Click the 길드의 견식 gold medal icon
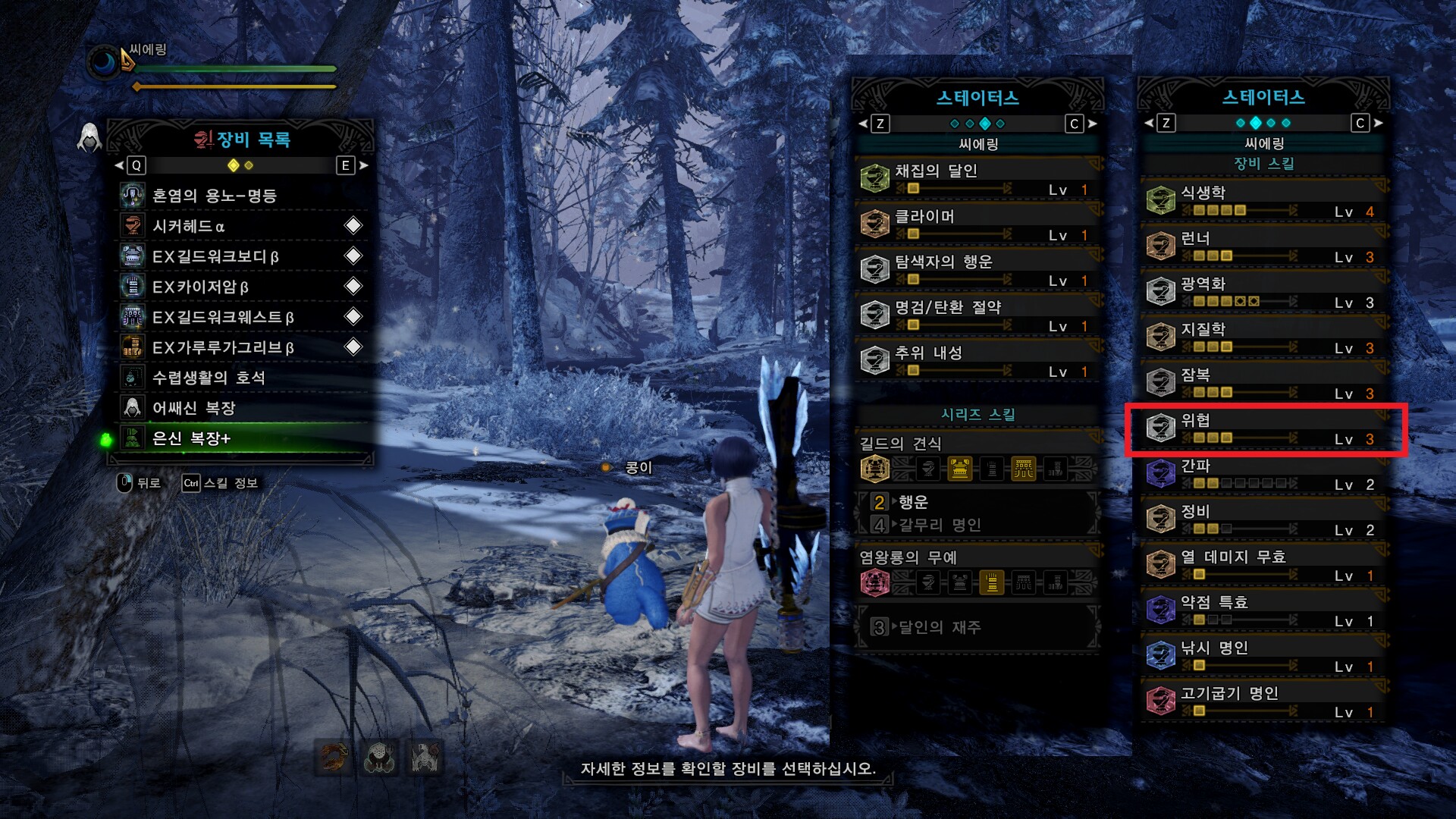The width and height of the screenshot is (1456, 819). pos(875,469)
